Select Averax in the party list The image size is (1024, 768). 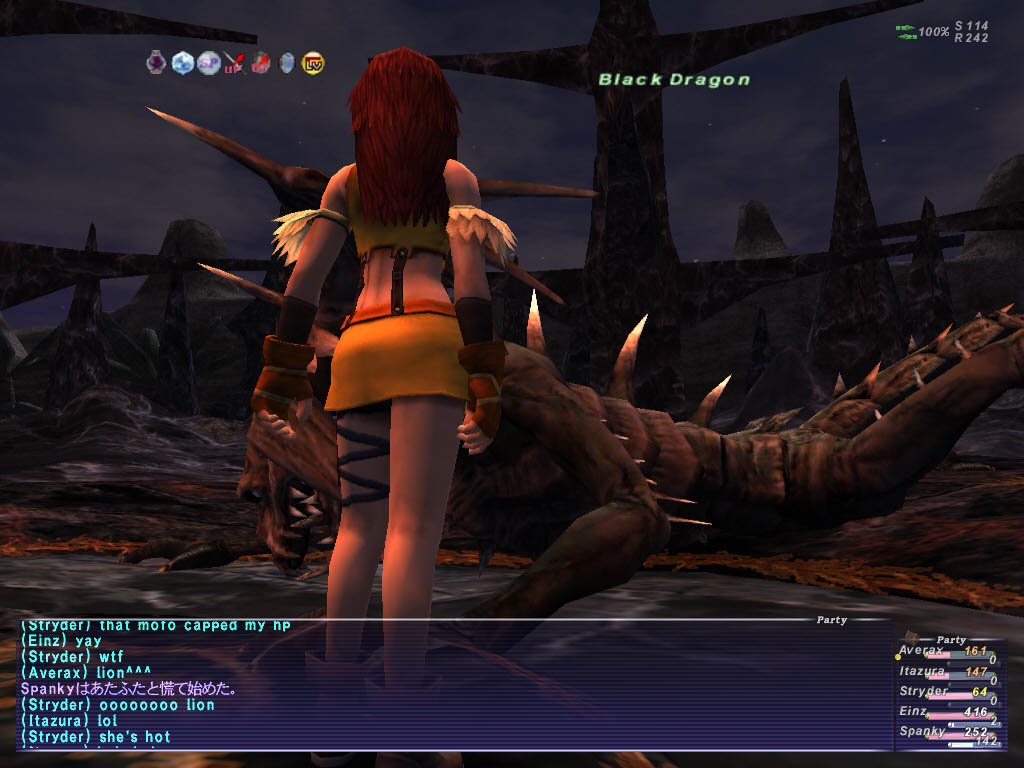[922, 651]
